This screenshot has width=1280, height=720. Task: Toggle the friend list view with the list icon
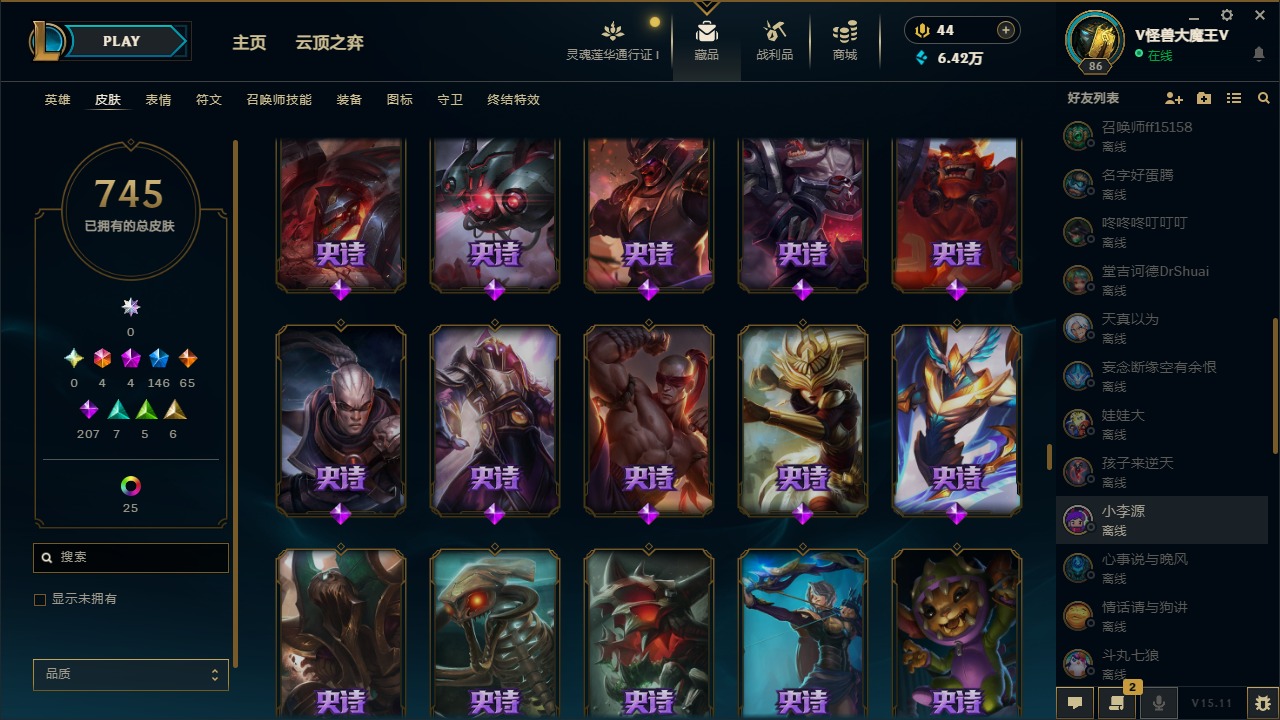pyautogui.click(x=1234, y=98)
